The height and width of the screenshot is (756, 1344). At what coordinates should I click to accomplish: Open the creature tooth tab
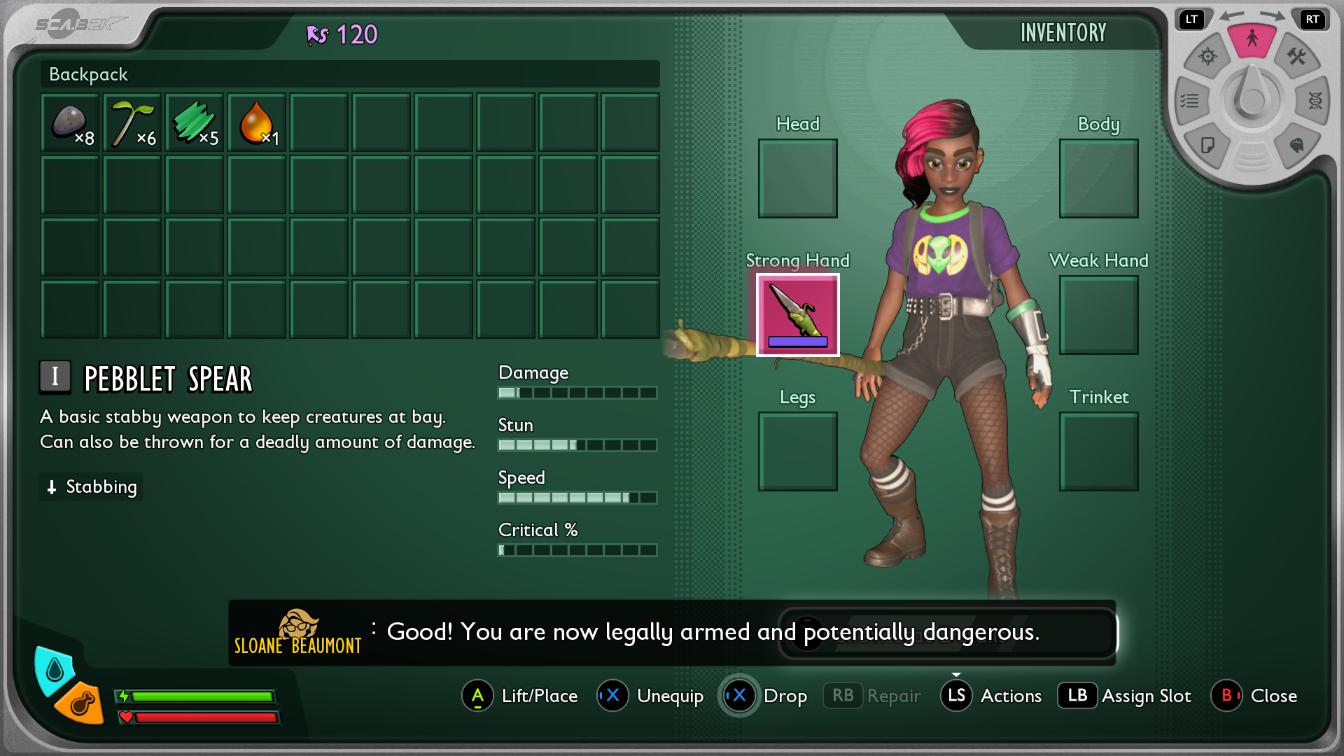pyautogui.click(x=1296, y=145)
